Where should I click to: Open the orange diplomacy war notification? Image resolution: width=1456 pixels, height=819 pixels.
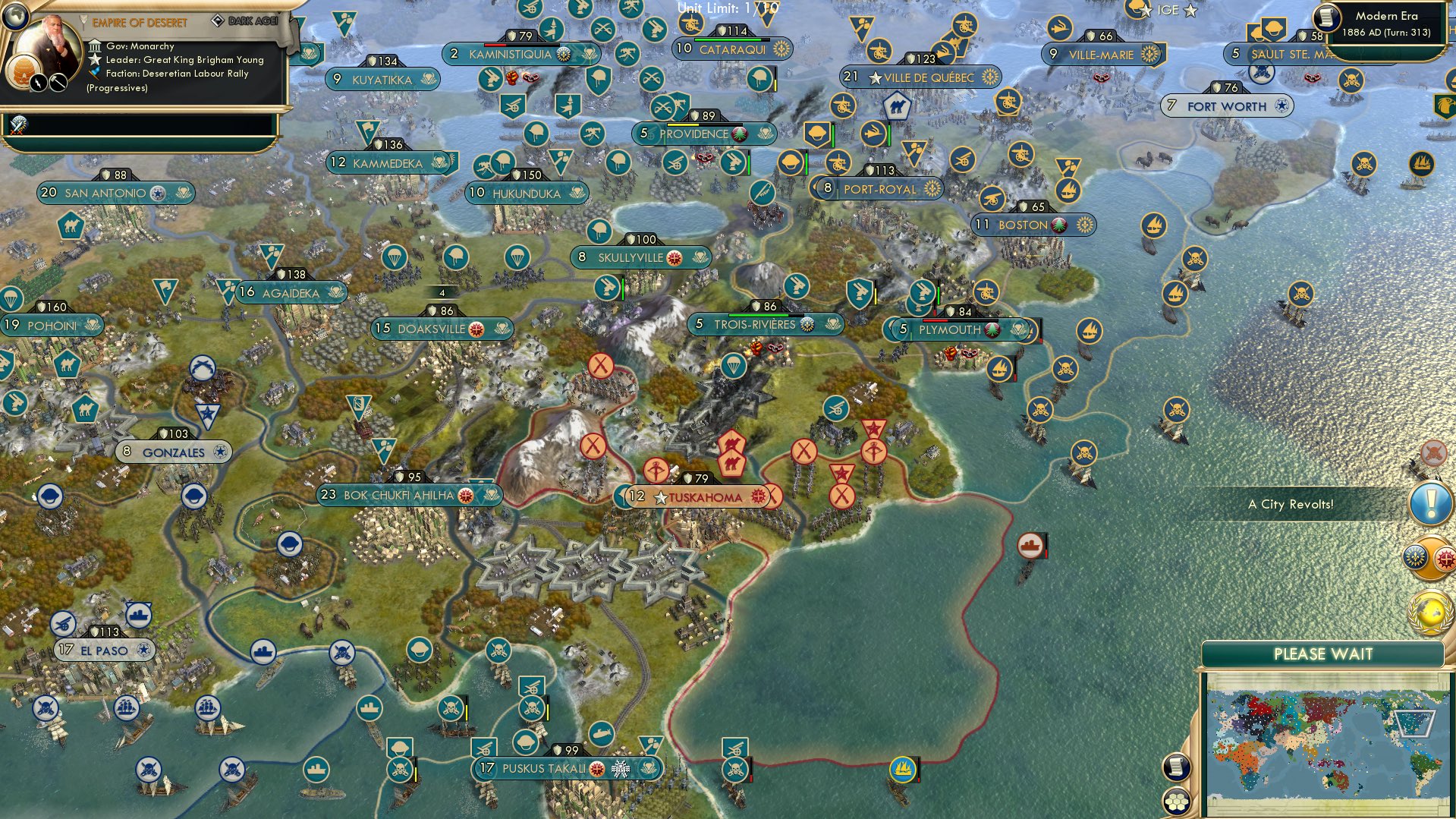pyautogui.click(x=1430, y=556)
